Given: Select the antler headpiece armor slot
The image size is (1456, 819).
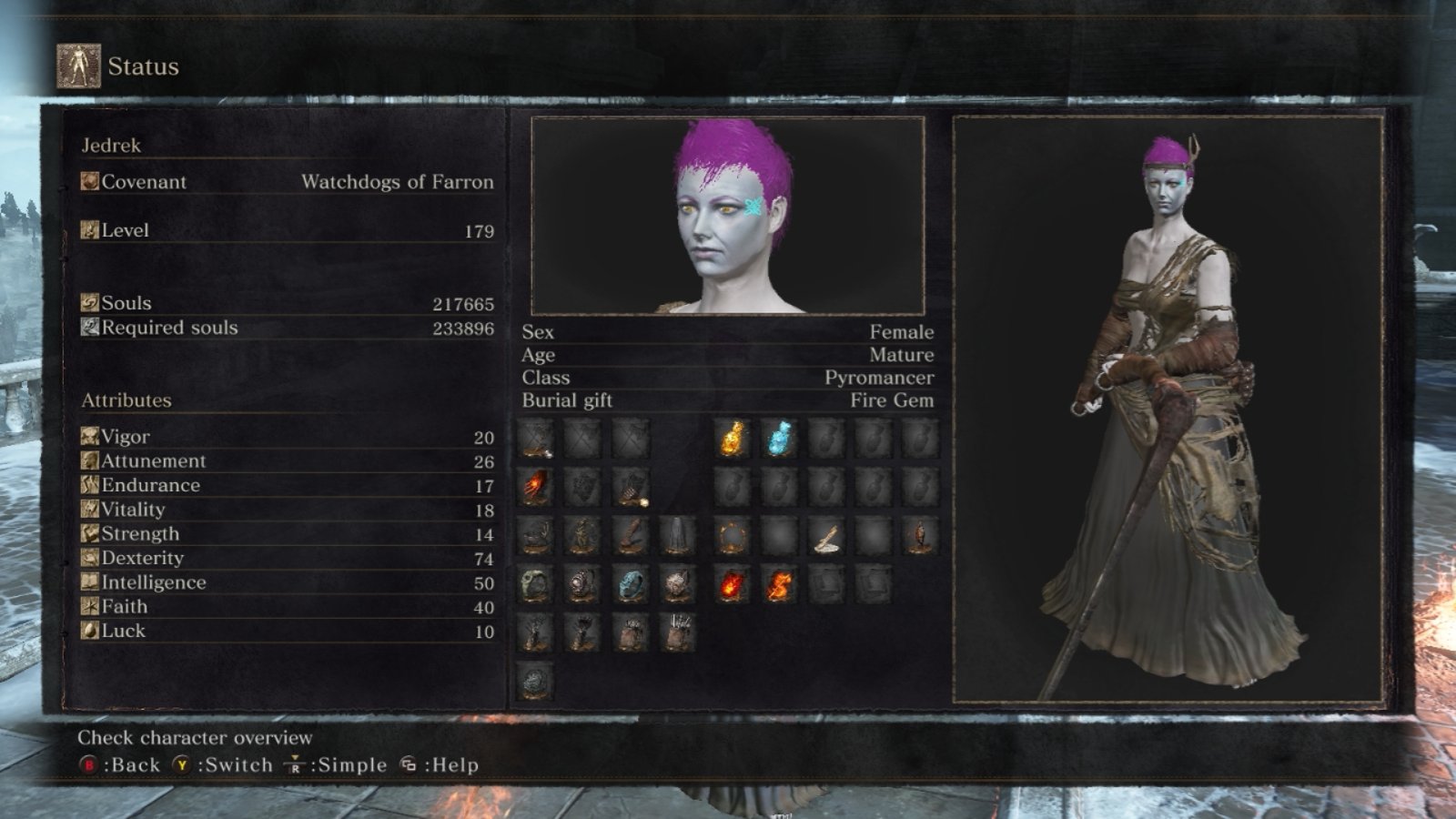Looking at the screenshot, I should pyautogui.click(x=536, y=537).
